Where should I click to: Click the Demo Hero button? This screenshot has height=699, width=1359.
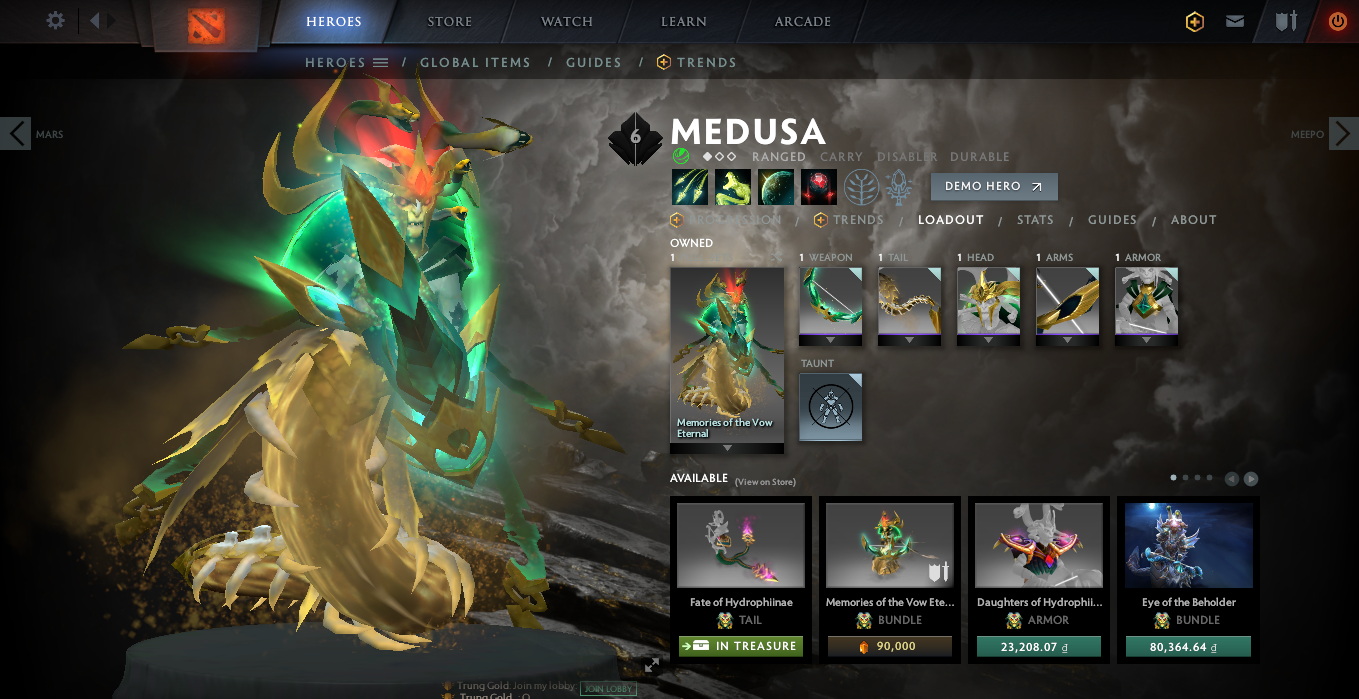(993, 187)
